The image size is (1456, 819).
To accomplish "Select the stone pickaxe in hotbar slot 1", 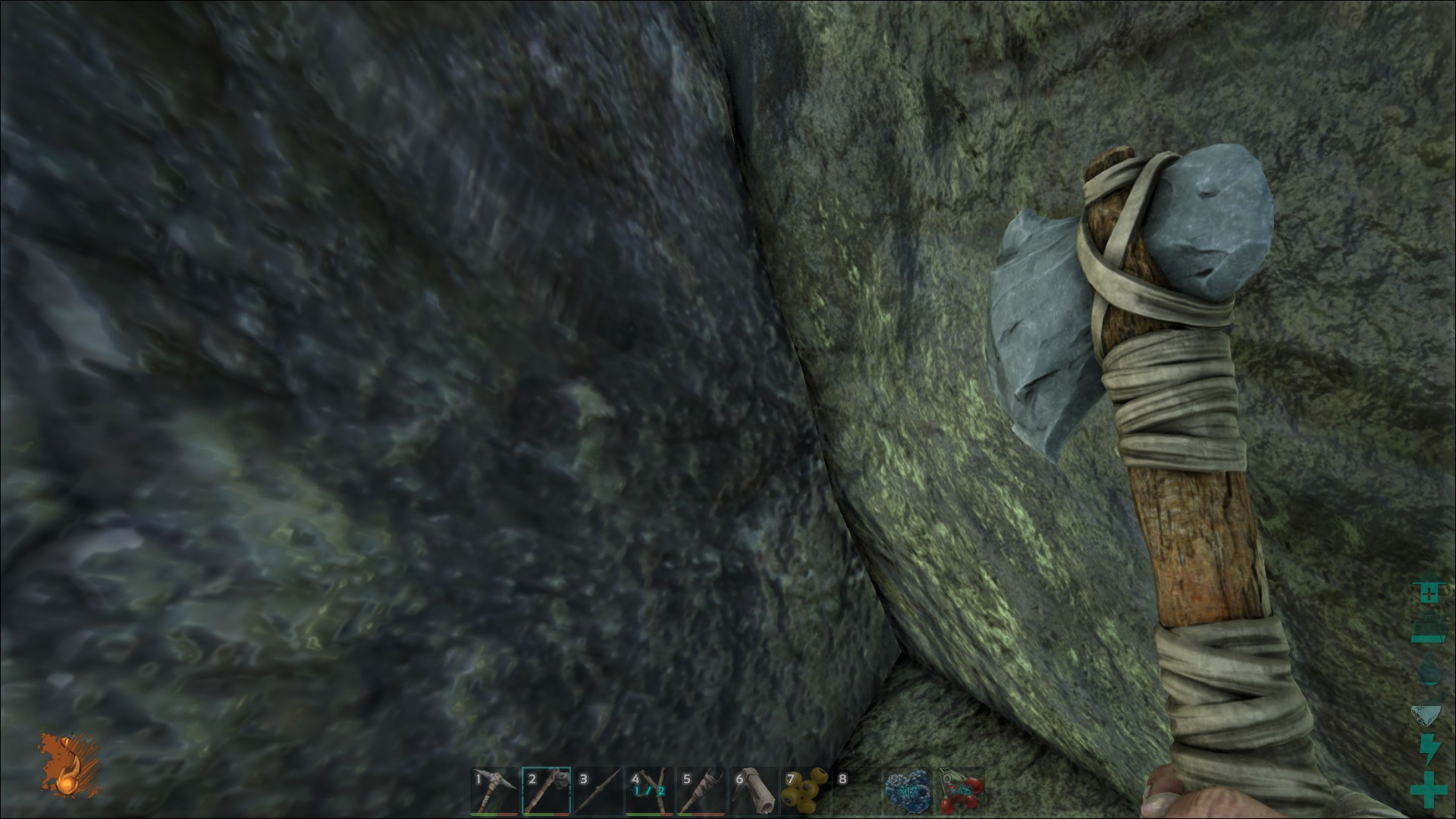I will tap(494, 792).
